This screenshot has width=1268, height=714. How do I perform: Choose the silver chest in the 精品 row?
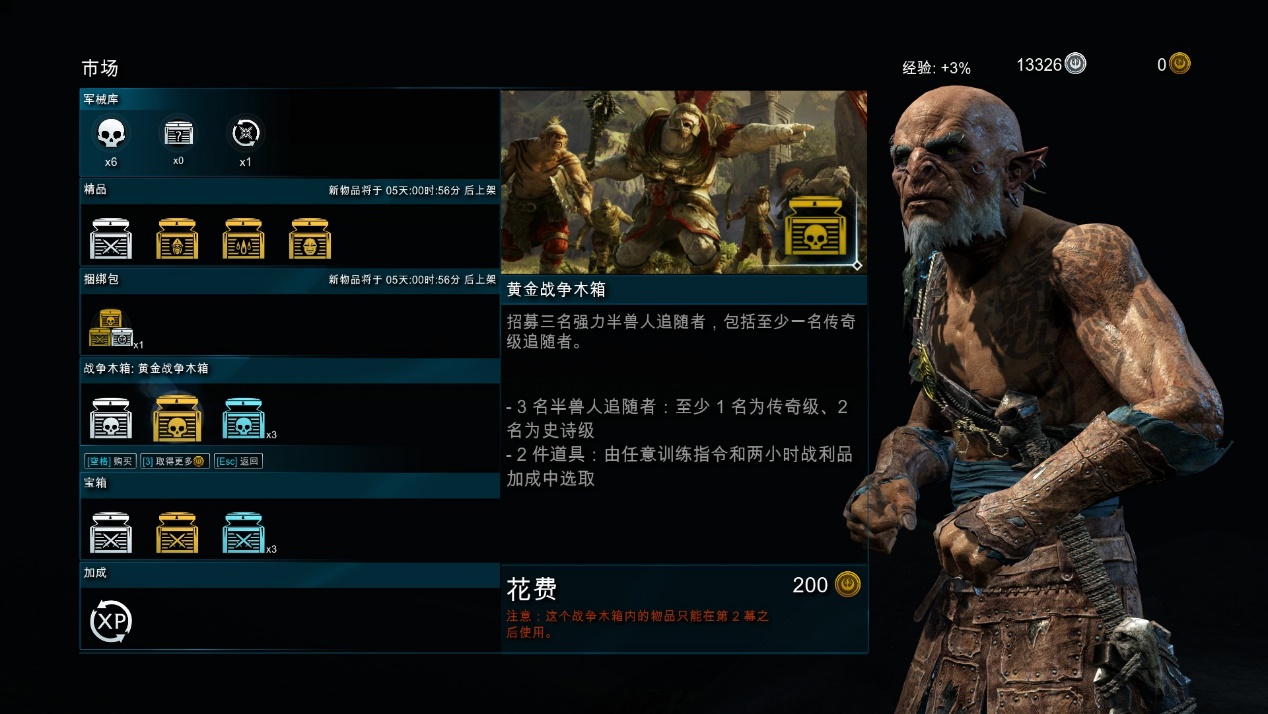tap(111, 239)
